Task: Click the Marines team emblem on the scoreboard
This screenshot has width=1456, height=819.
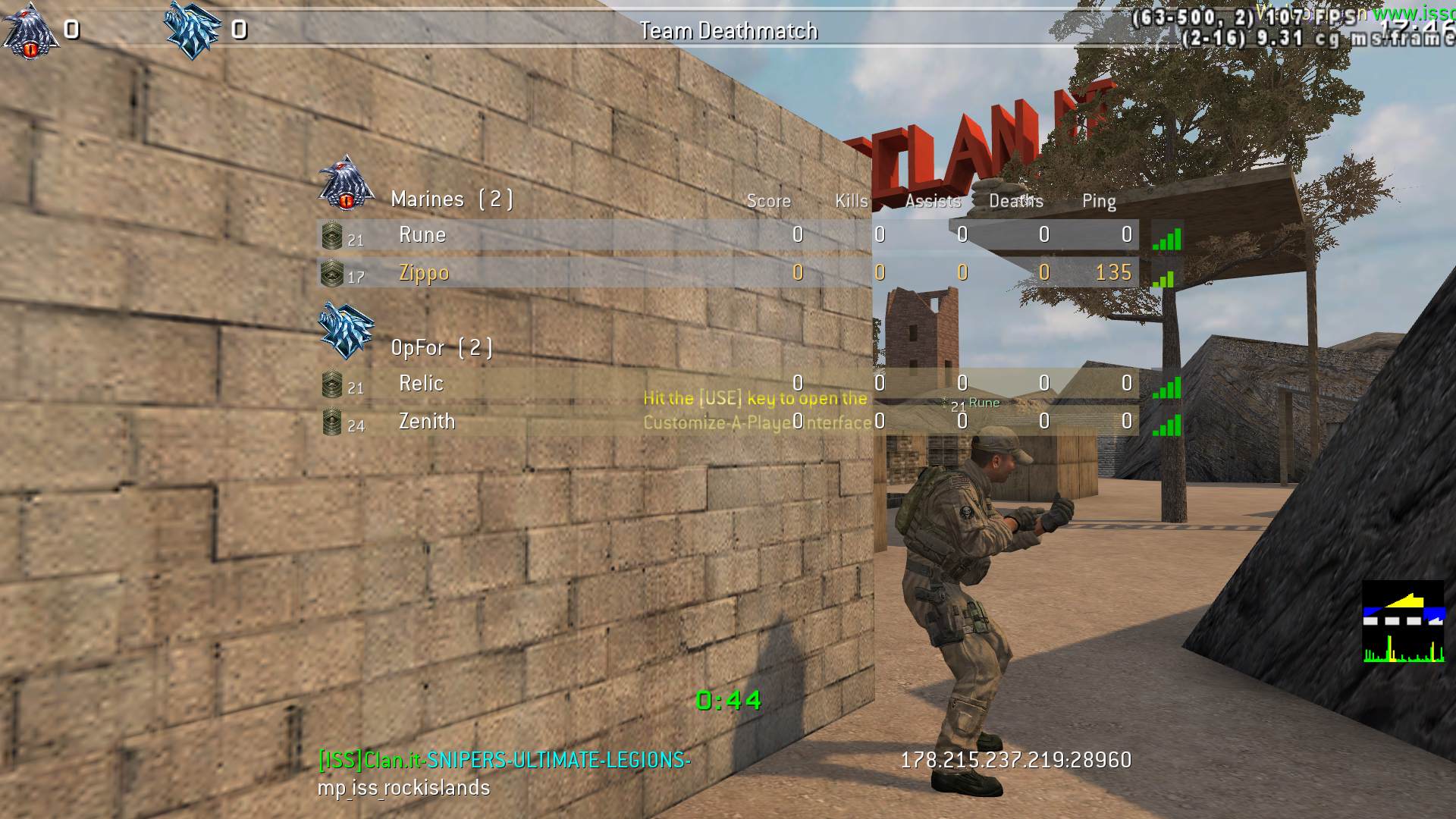Action: pyautogui.click(x=346, y=183)
